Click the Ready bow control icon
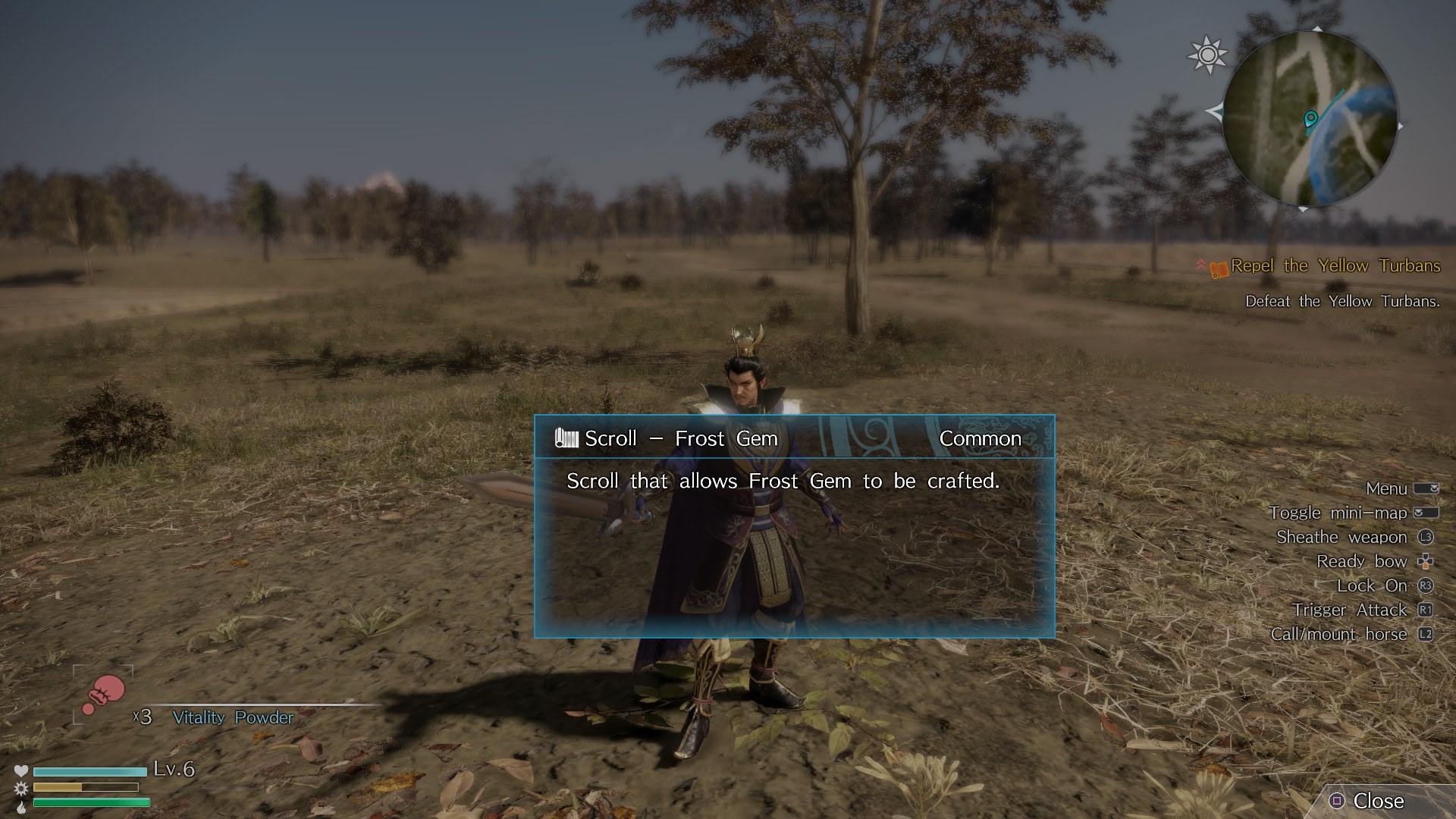This screenshot has height=819, width=1456. [1424, 561]
